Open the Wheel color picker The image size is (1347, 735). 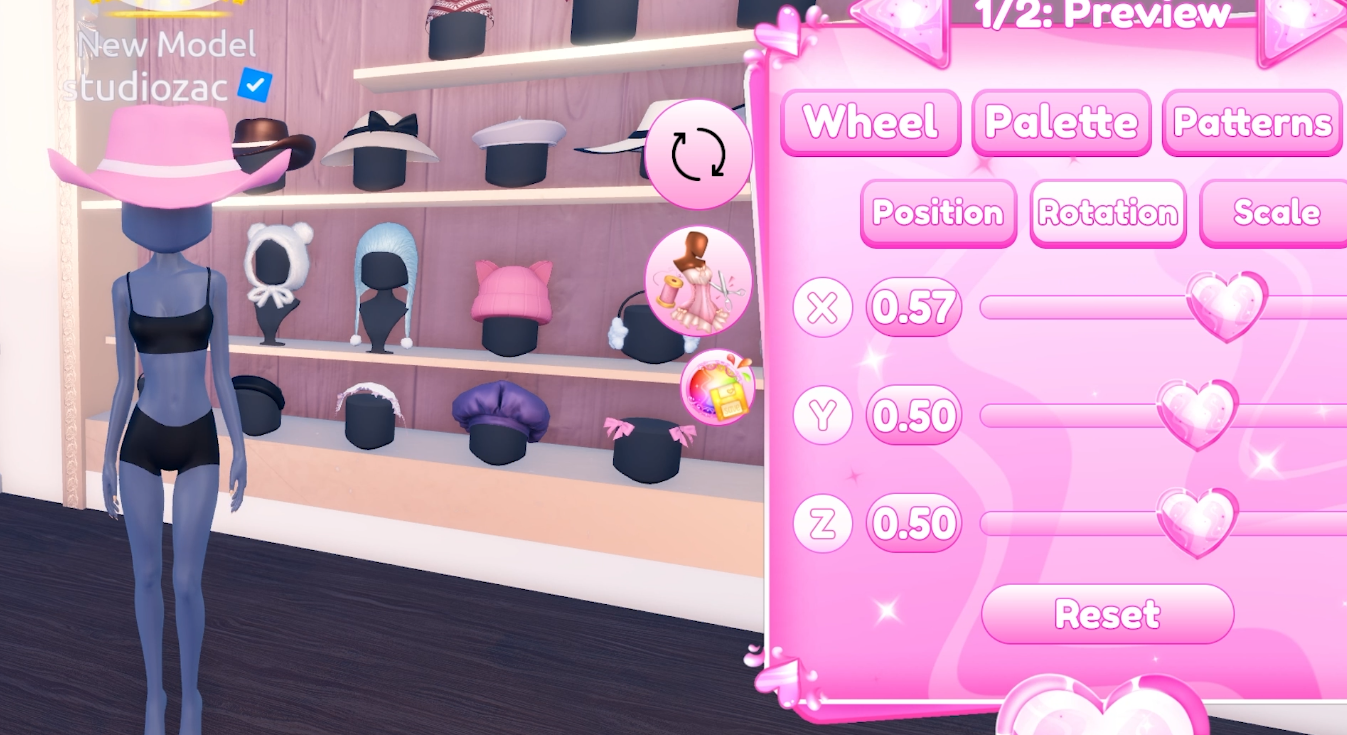(869, 122)
